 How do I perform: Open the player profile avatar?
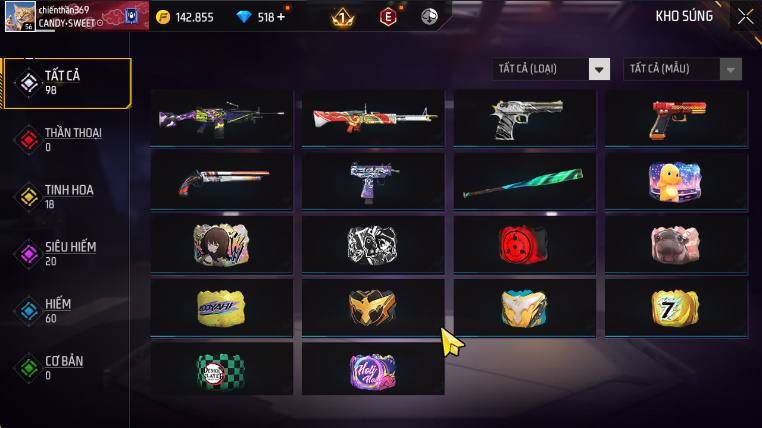19,16
